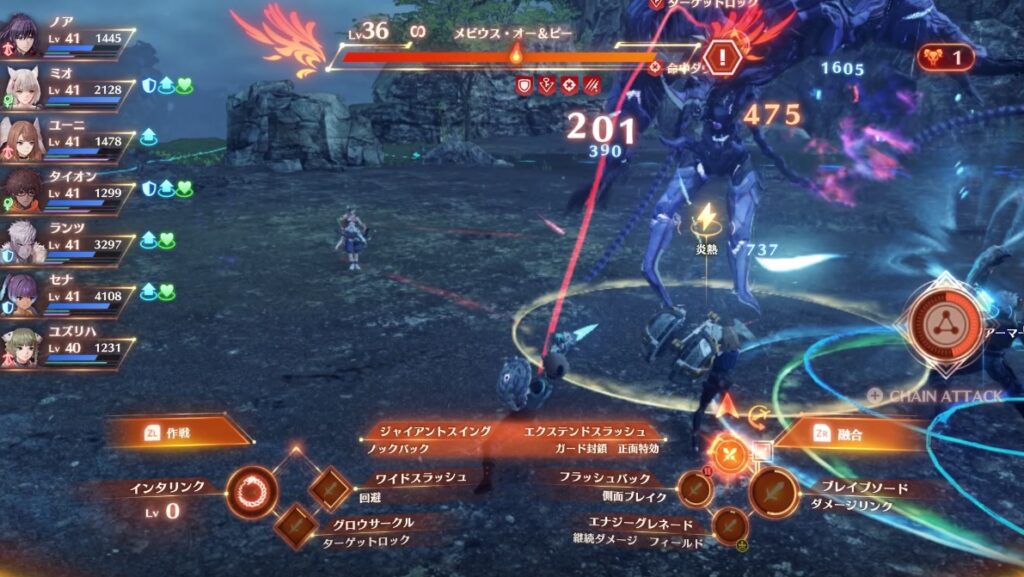Activate the glowing Extend Slash art icon
The image size is (1024, 577).
(x=731, y=455)
